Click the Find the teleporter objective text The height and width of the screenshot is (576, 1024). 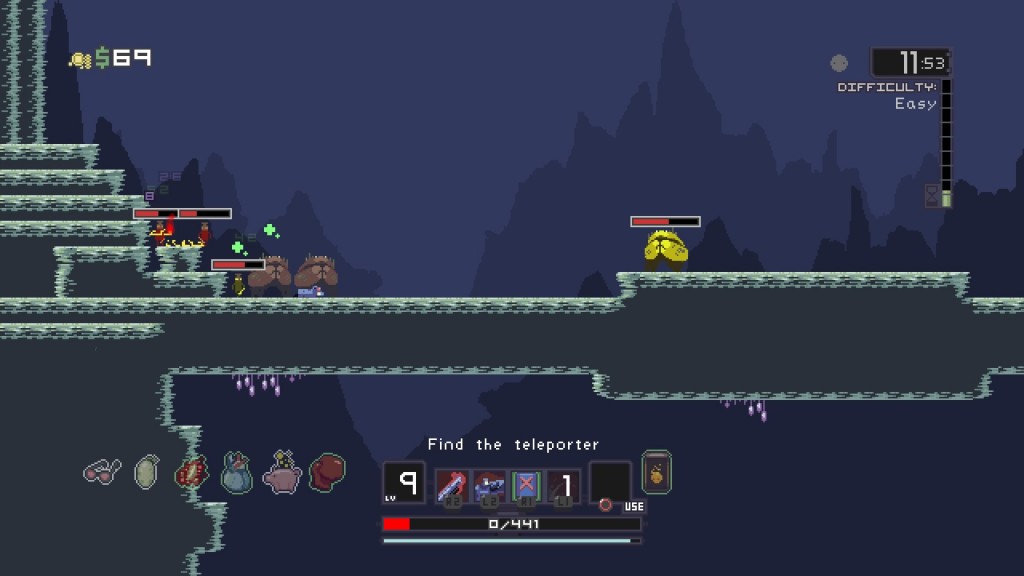[x=513, y=445]
